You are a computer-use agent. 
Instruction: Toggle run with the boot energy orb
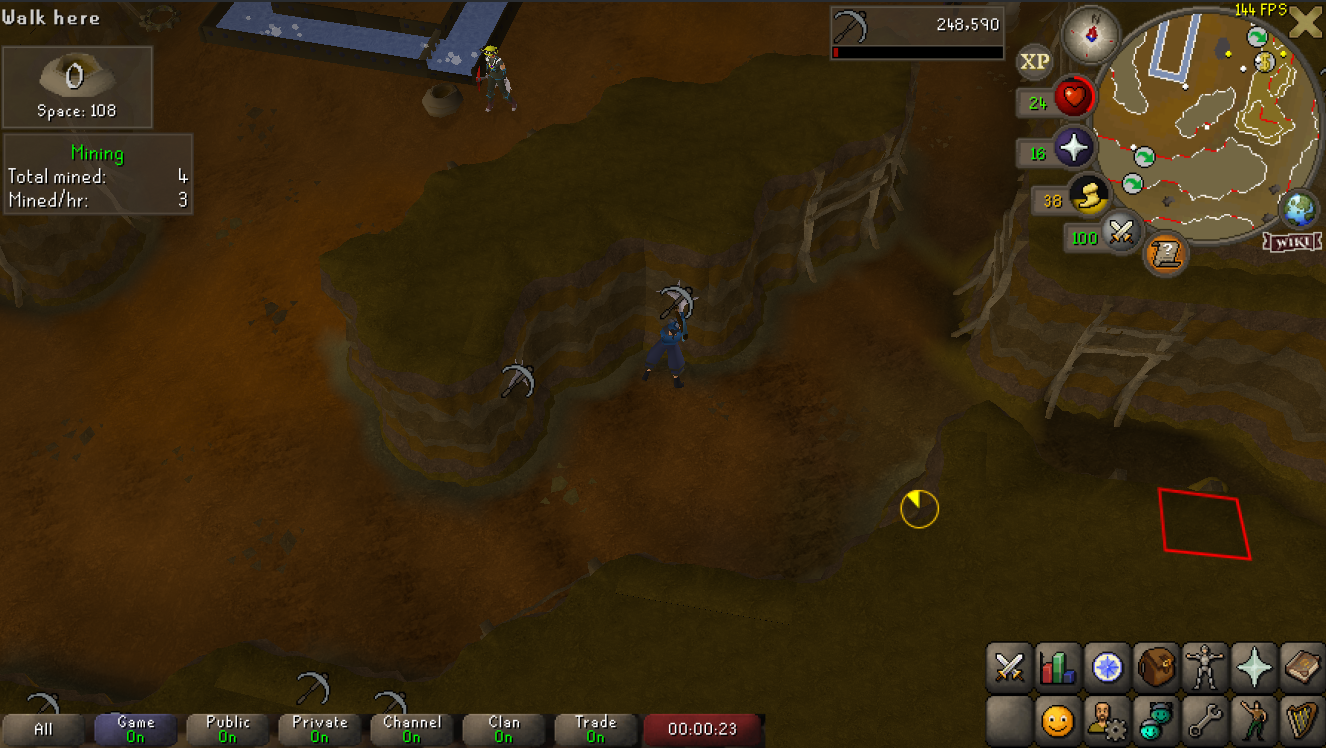(x=1087, y=198)
